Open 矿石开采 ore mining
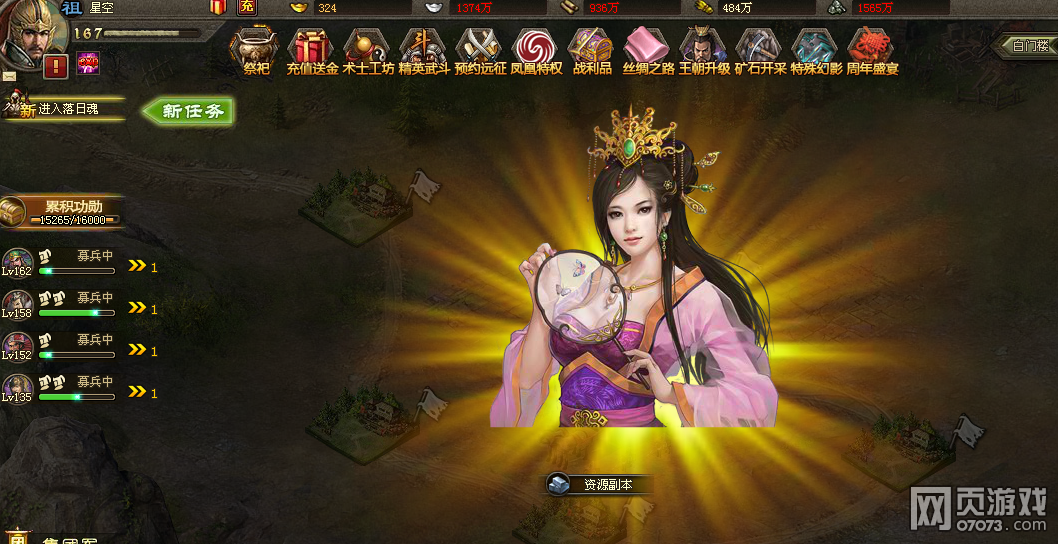1058x544 pixels. pyautogui.click(x=760, y=46)
